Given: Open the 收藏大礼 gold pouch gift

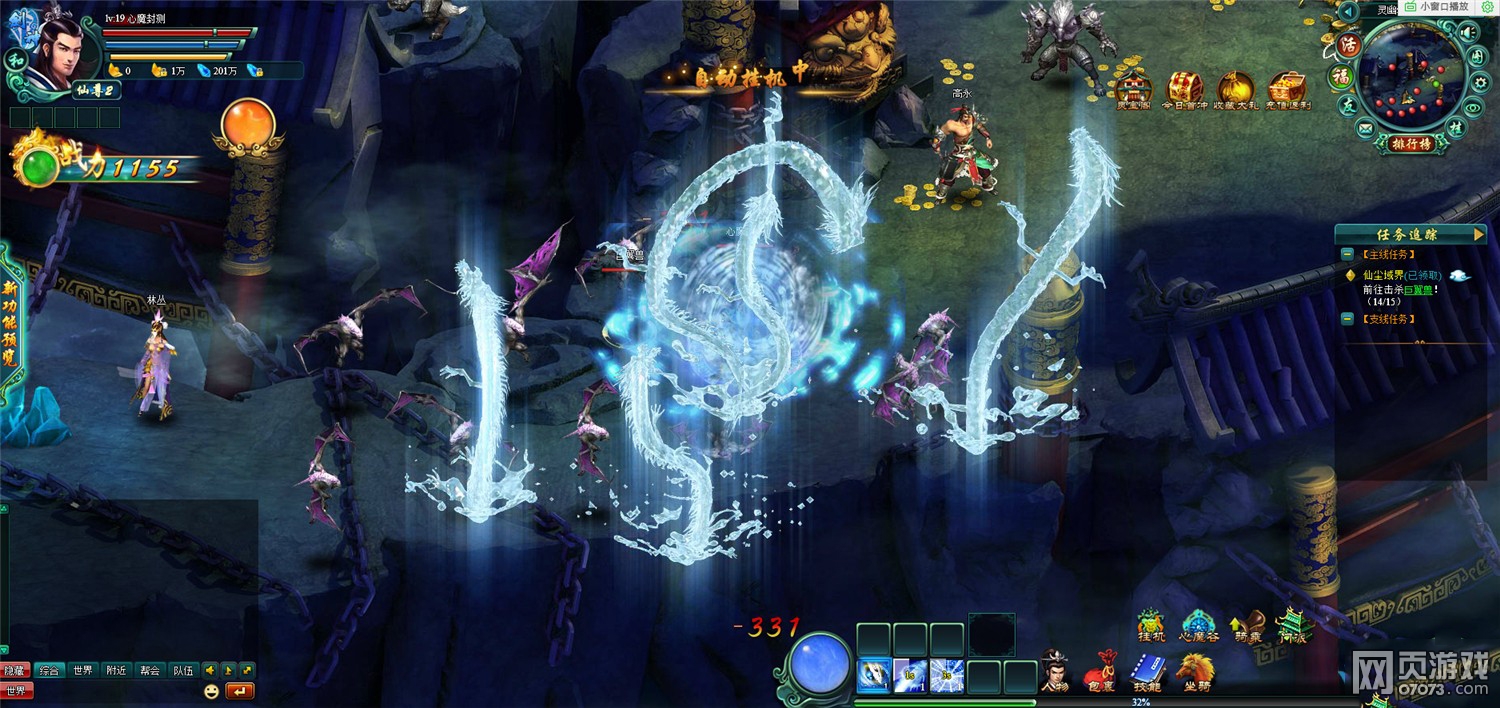Looking at the screenshot, I should (x=1235, y=90).
